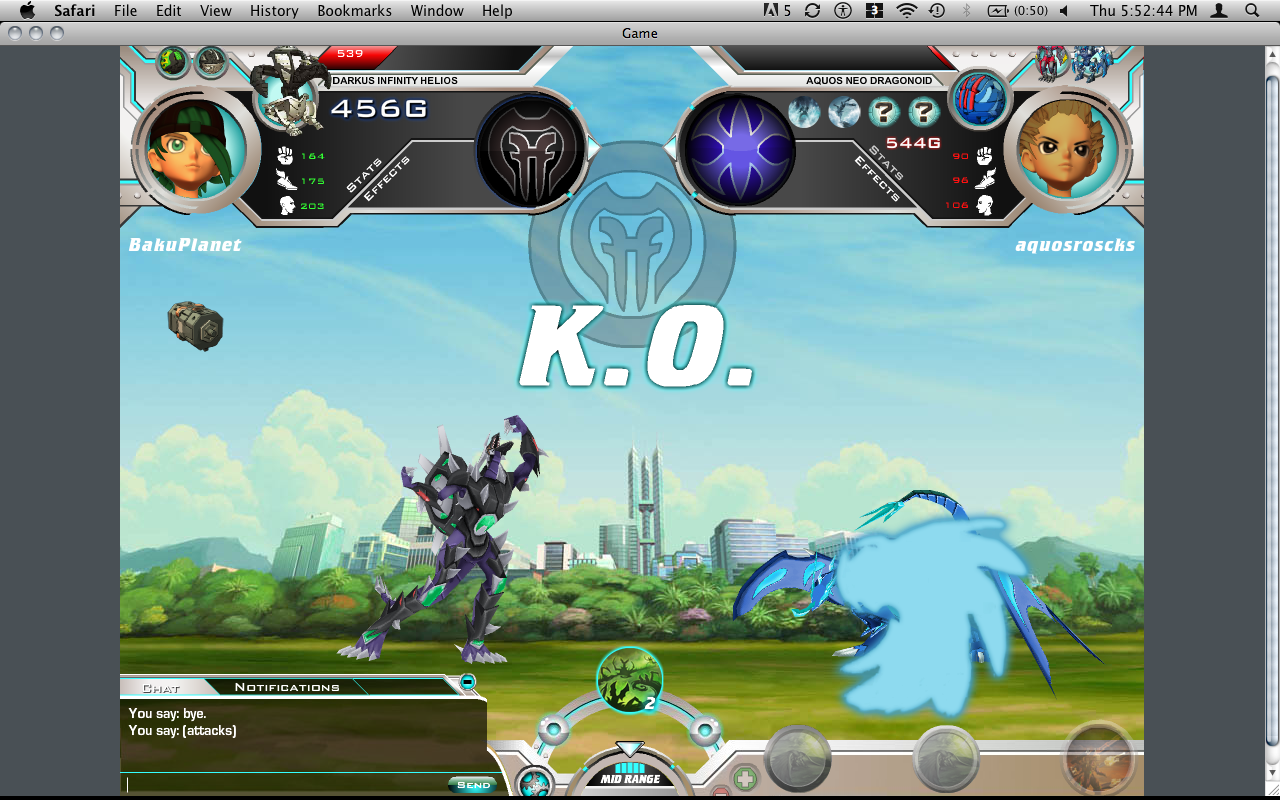This screenshot has width=1280, height=800.
Task: Open the Safari History menu
Action: 274,11
